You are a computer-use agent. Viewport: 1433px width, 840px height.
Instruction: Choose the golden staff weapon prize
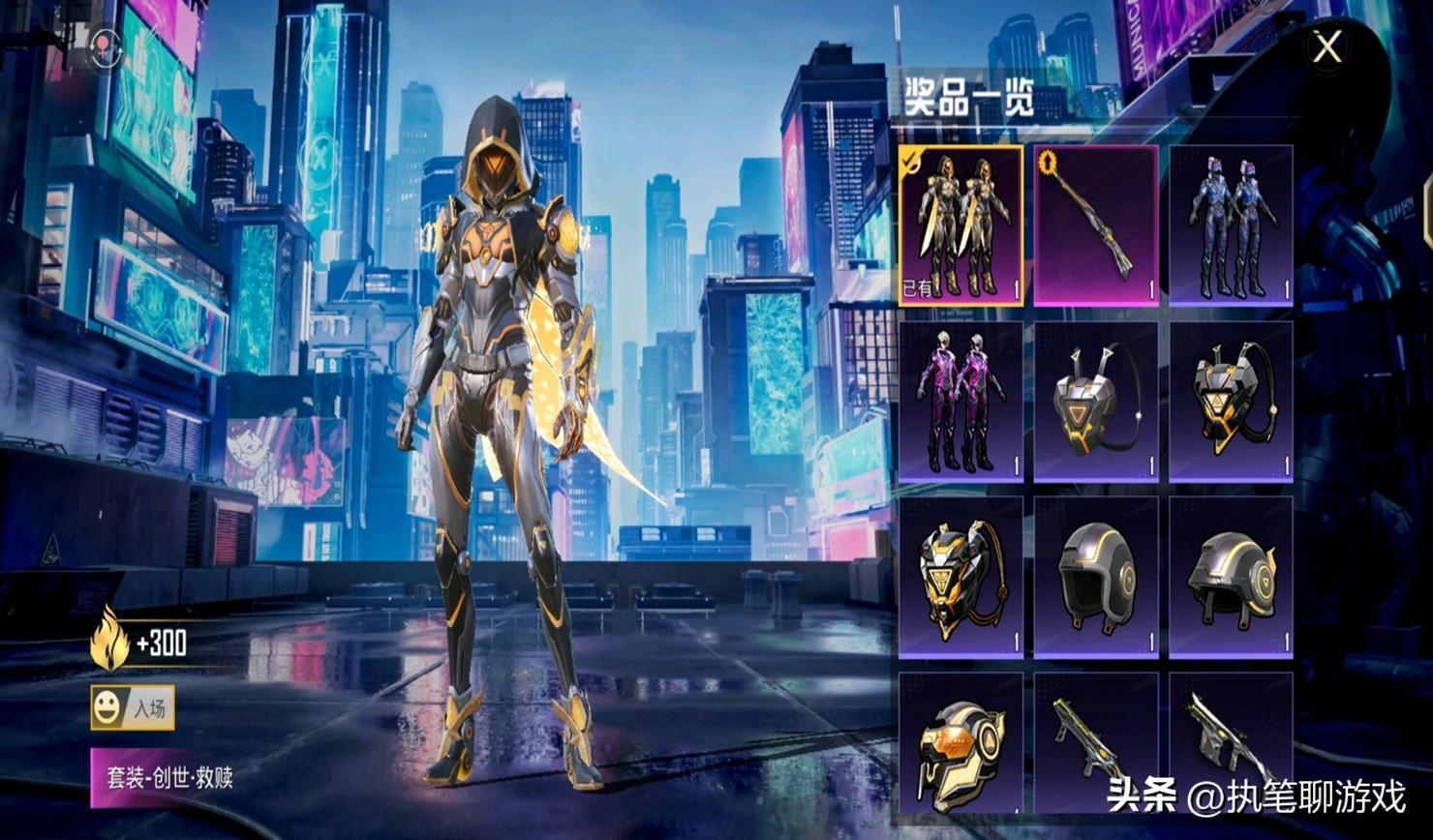1096,225
